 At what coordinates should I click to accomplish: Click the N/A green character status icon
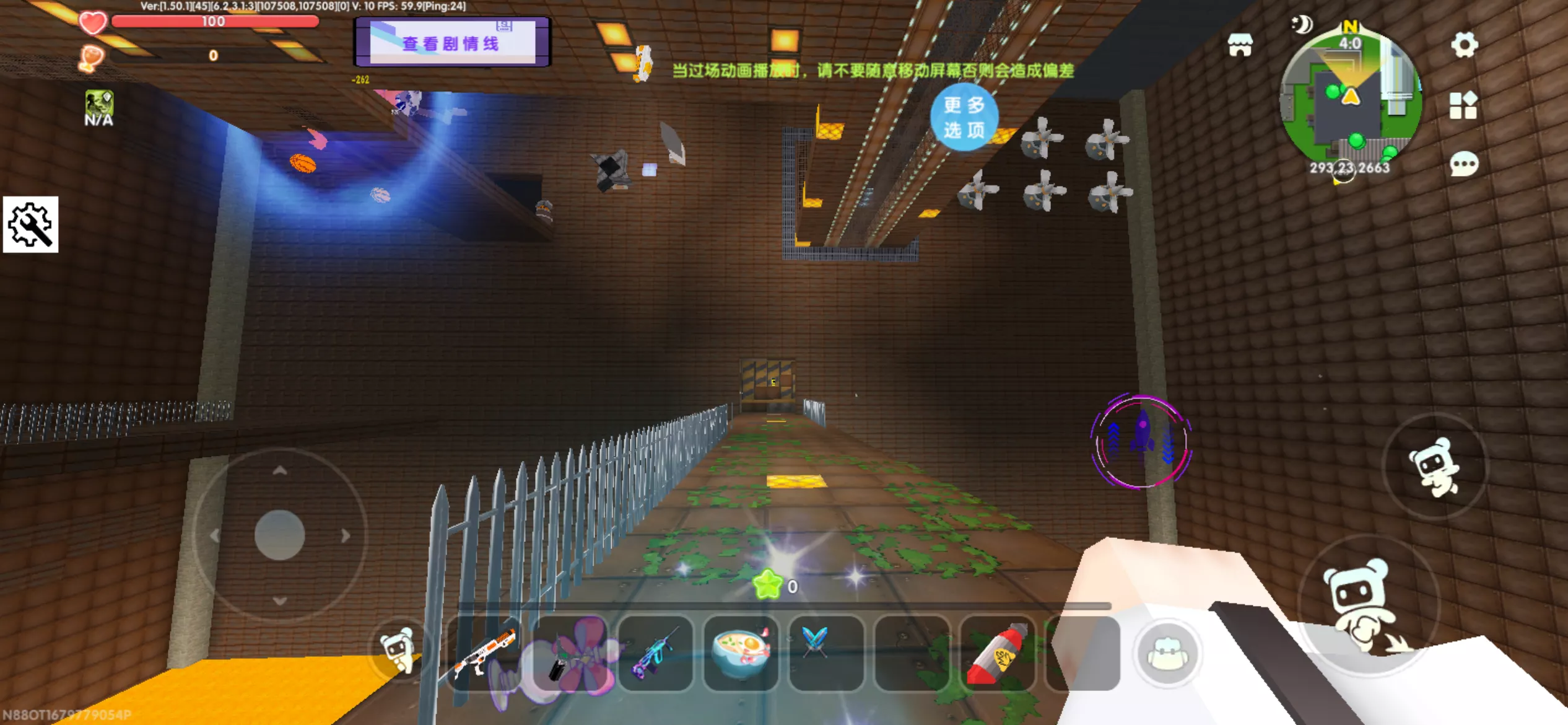(x=98, y=108)
